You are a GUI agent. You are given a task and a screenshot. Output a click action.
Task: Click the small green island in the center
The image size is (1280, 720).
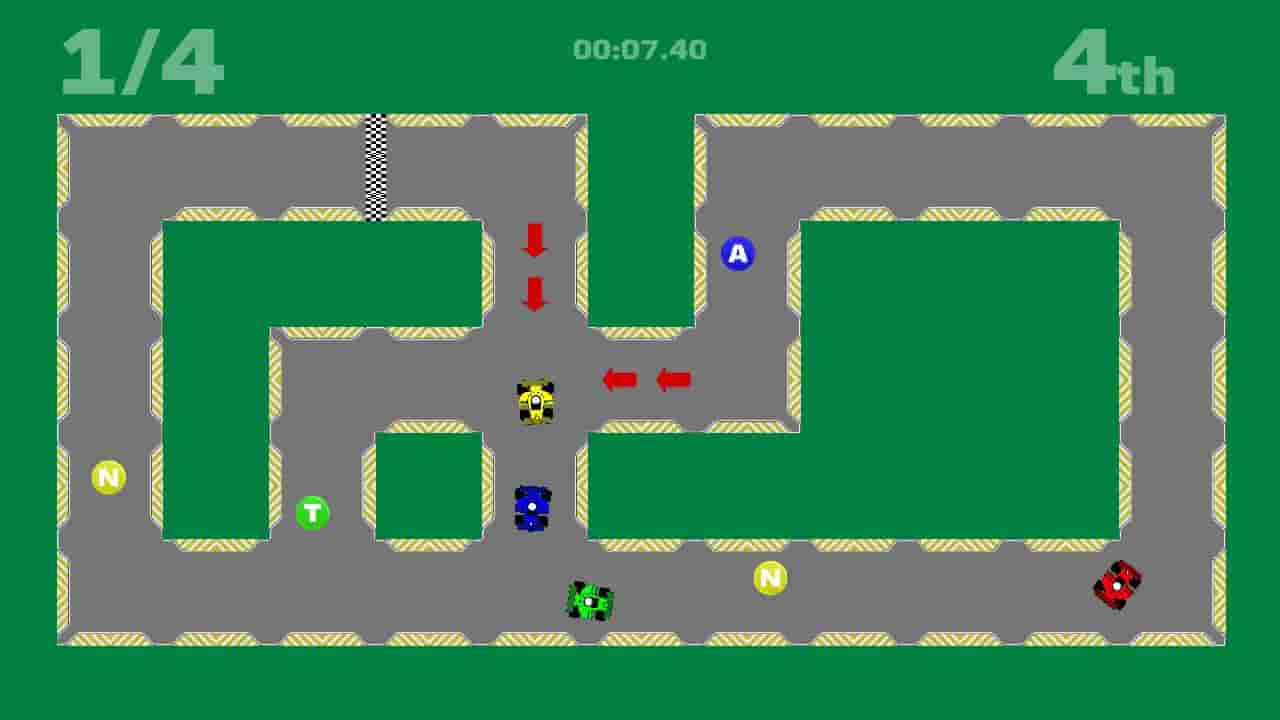[x=428, y=485]
